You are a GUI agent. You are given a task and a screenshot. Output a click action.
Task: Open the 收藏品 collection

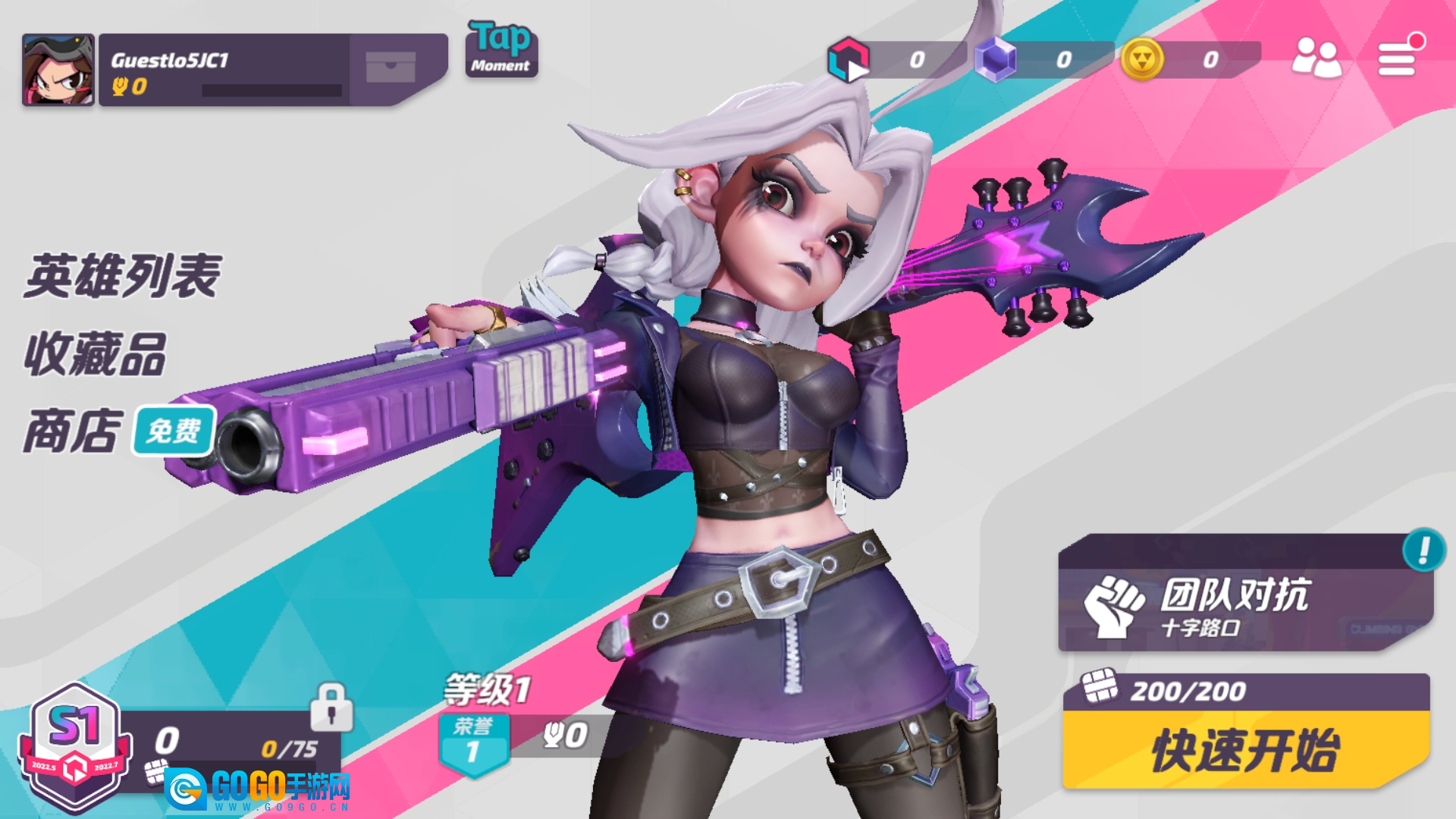point(96,354)
